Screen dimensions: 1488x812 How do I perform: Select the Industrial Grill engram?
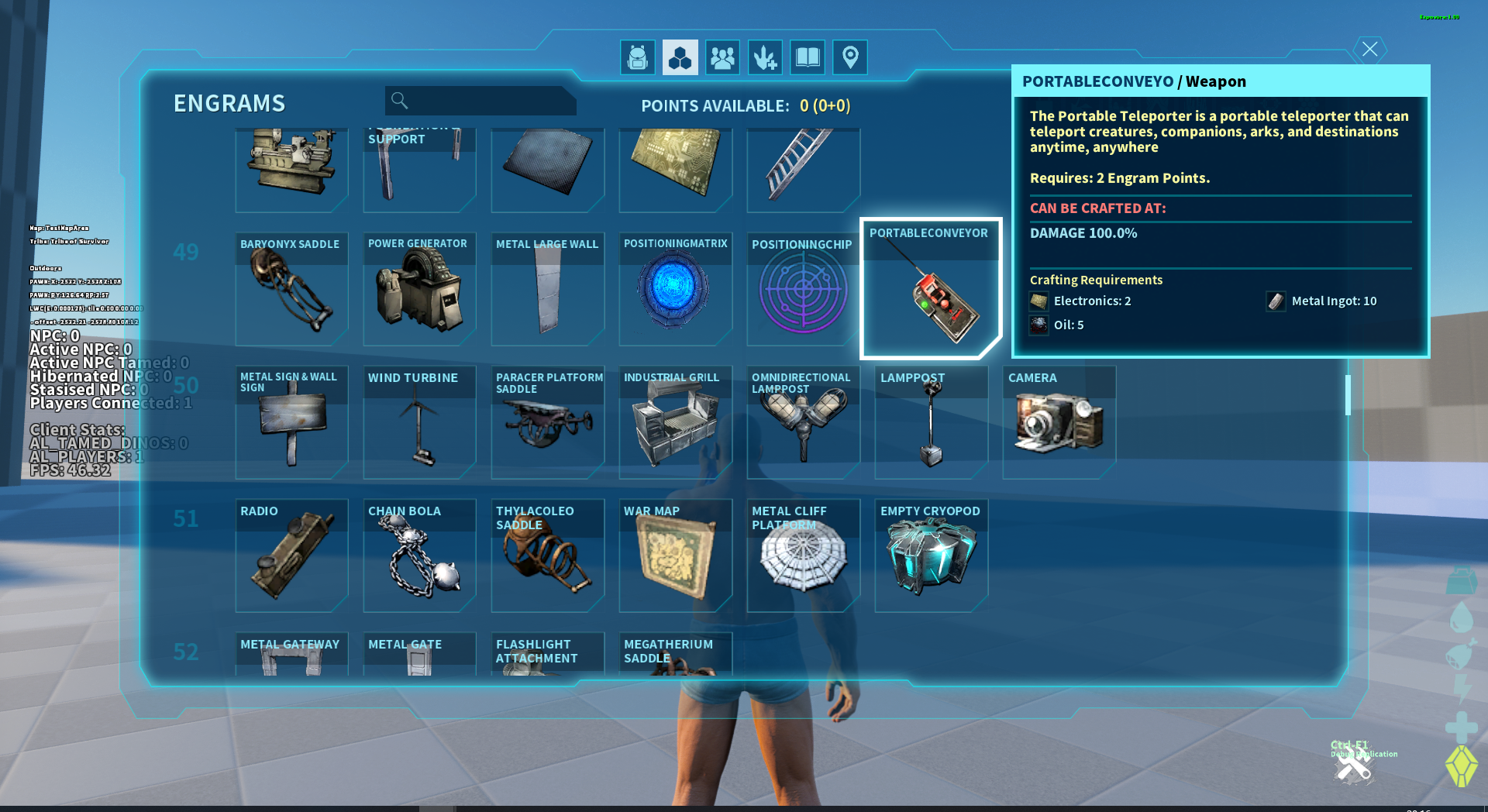(675, 423)
